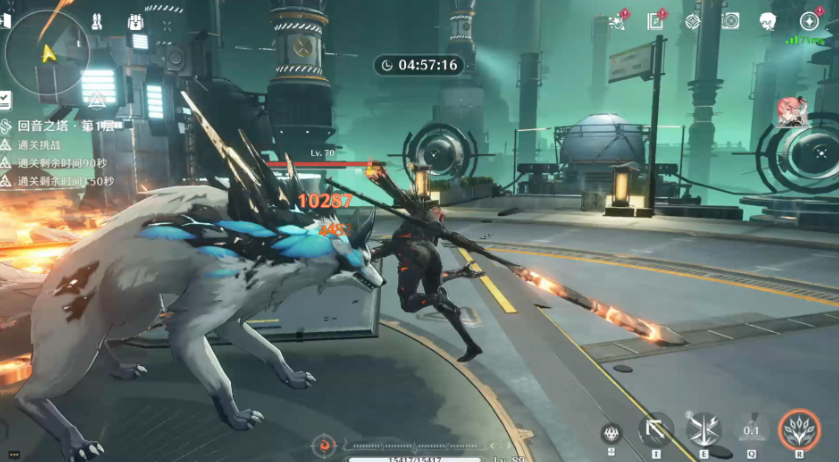Open the four-point star diamond icon
The width and height of the screenshot is (839, 462).
692,21
